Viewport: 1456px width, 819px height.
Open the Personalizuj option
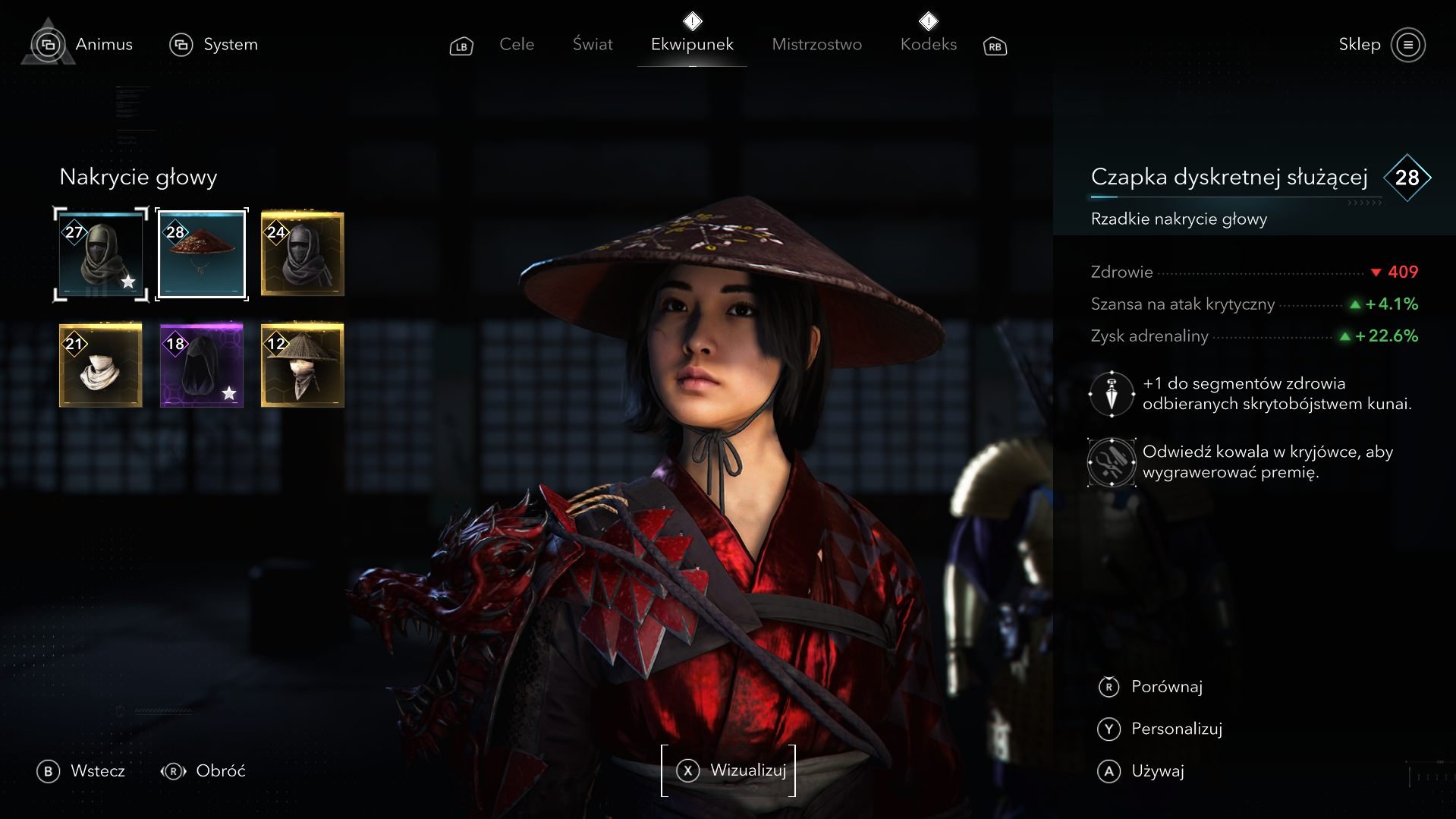(x=1160, y=729)
